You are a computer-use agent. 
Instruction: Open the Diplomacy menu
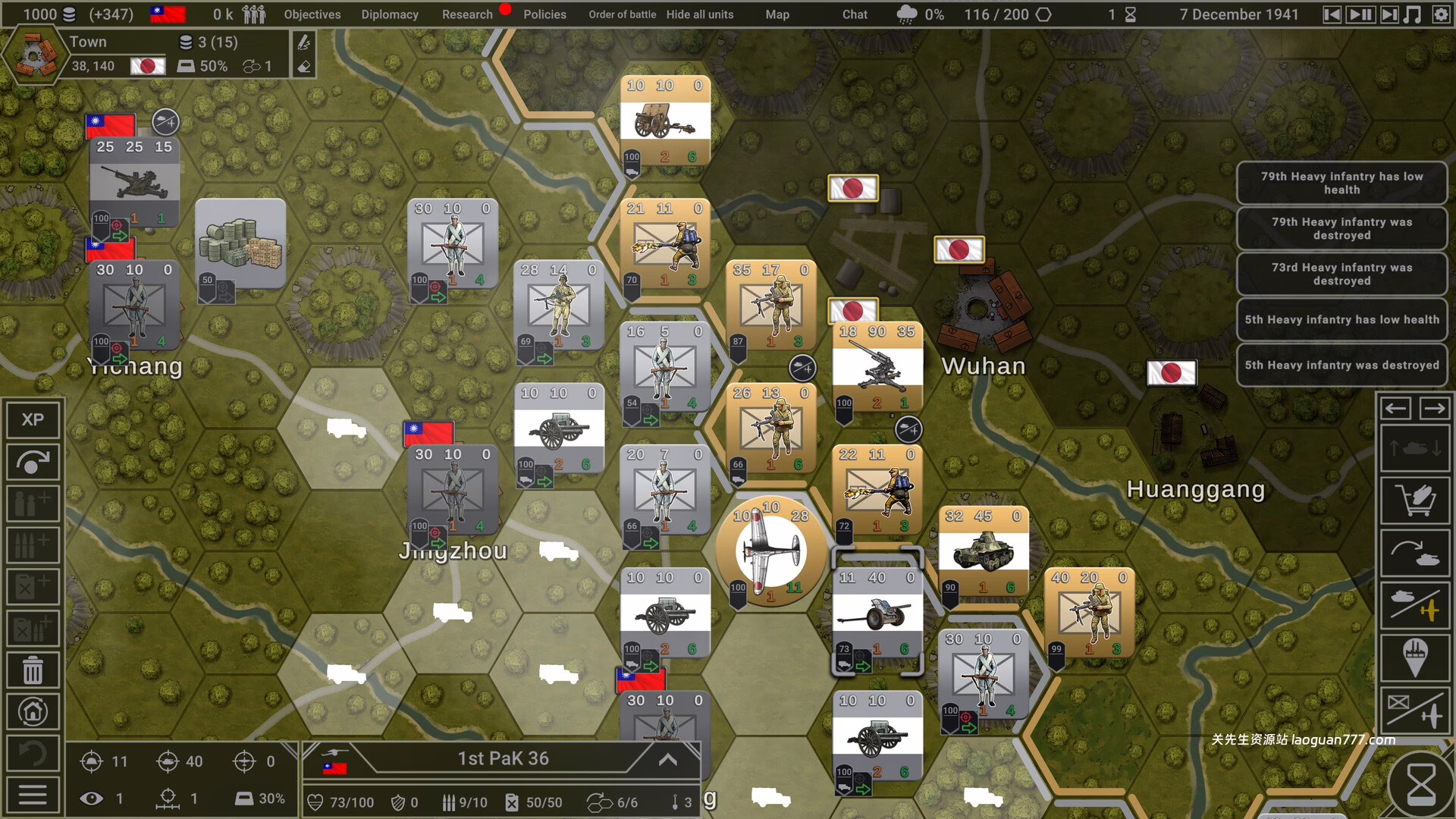click(x=390, y=14)
